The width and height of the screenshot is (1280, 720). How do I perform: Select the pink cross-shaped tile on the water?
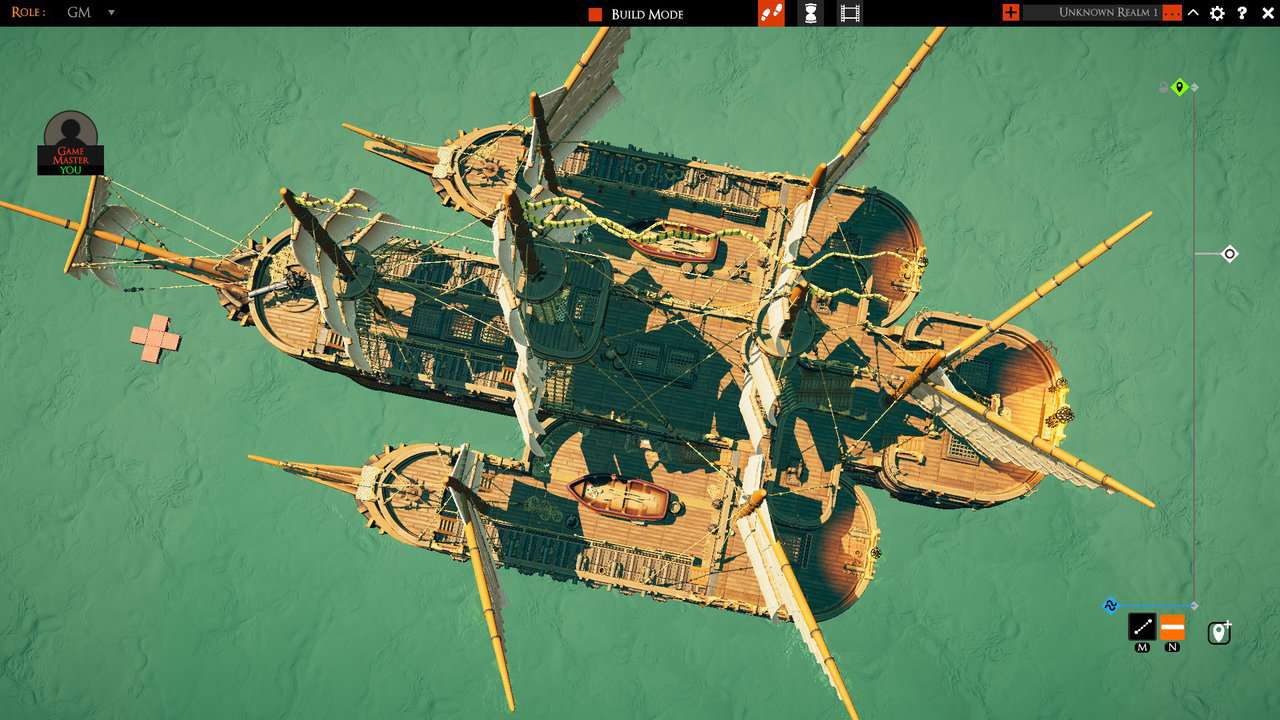(x=157, y=338)
